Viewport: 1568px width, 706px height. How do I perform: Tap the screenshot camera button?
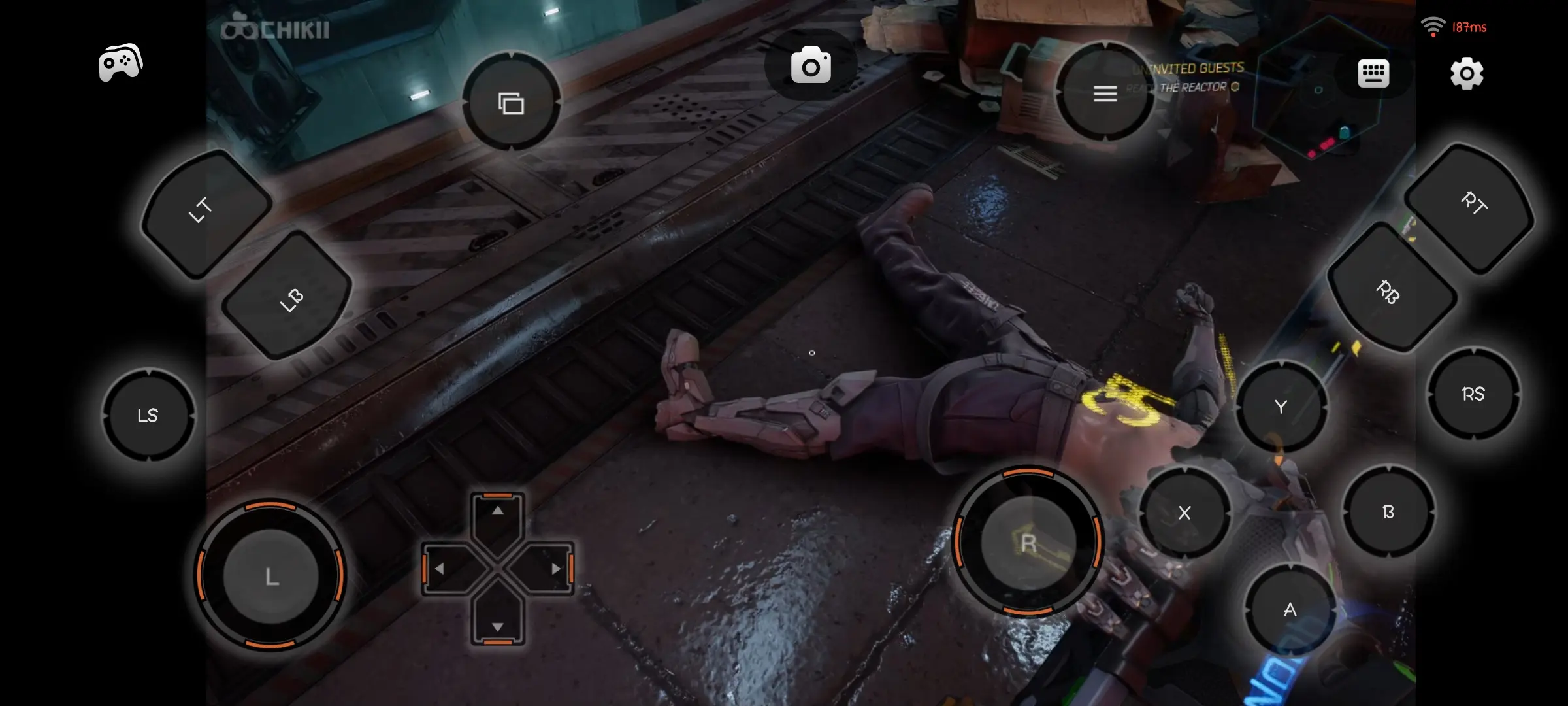click(x=811, y=65)
